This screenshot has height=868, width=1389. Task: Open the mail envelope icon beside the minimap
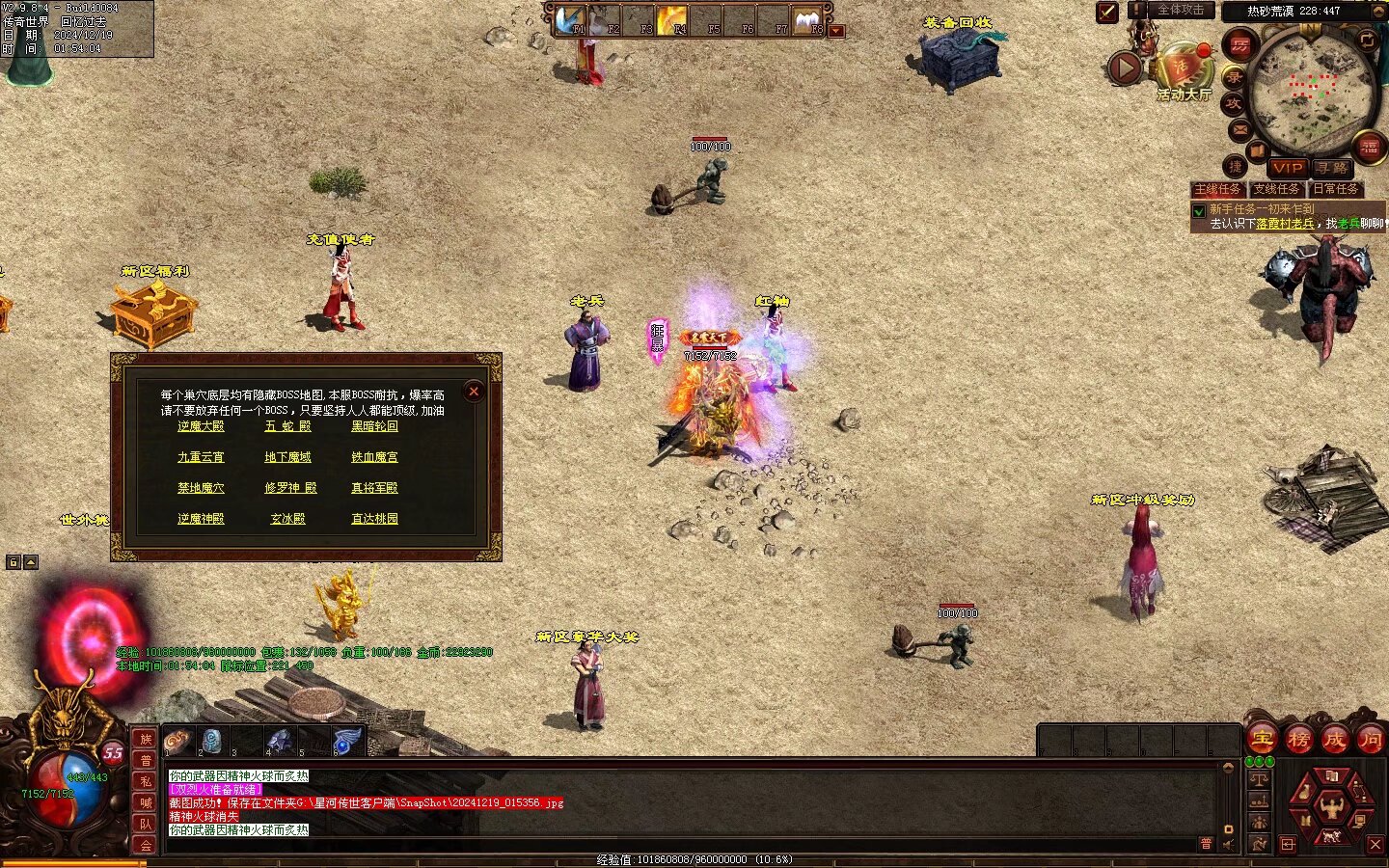1239,129
